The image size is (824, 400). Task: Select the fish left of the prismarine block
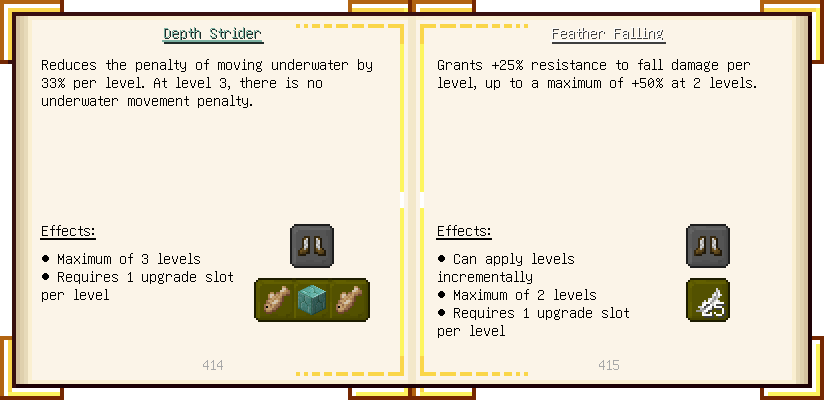(x=275, y=300)
